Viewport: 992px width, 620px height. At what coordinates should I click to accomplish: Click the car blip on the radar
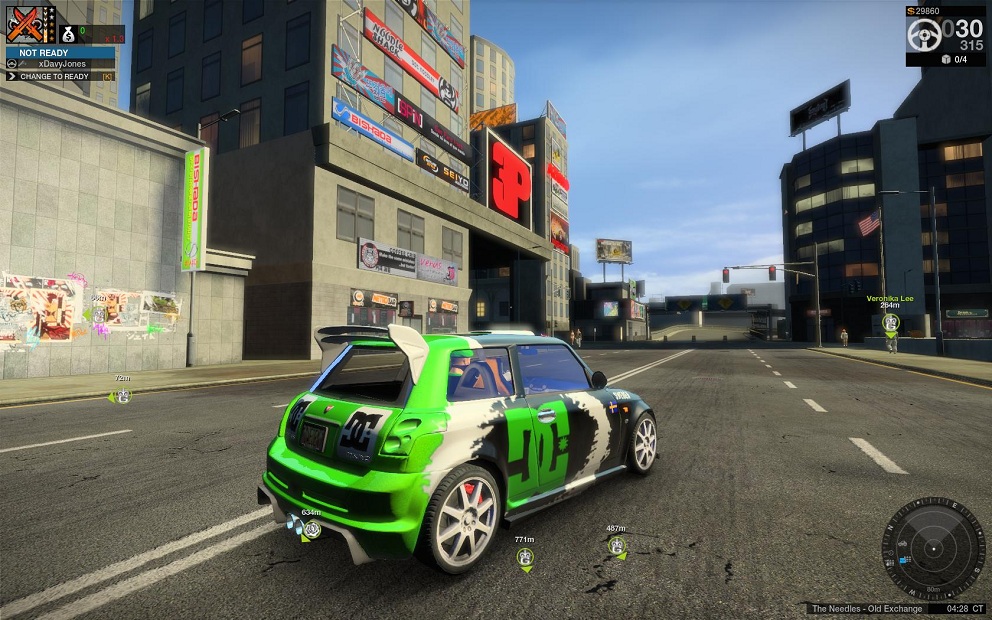[901, 545]
